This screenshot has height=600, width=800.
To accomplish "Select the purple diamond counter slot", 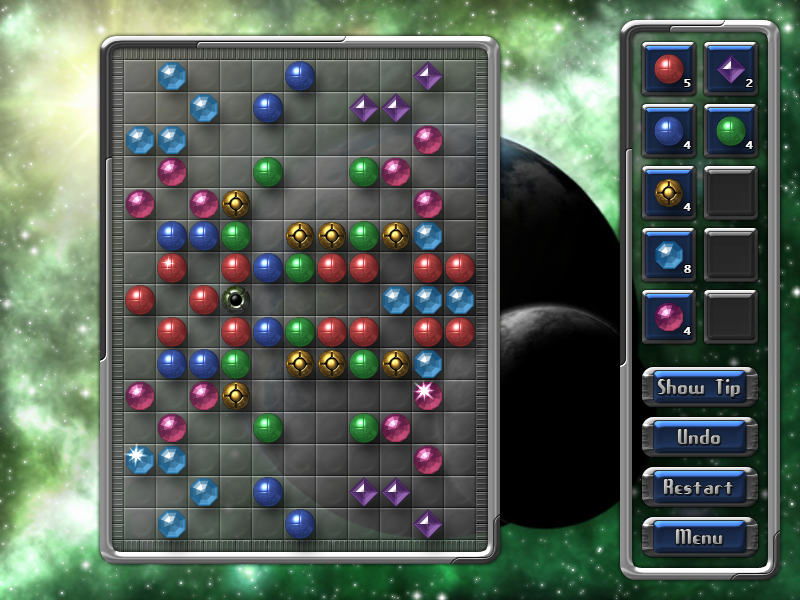I will [730, 69].
